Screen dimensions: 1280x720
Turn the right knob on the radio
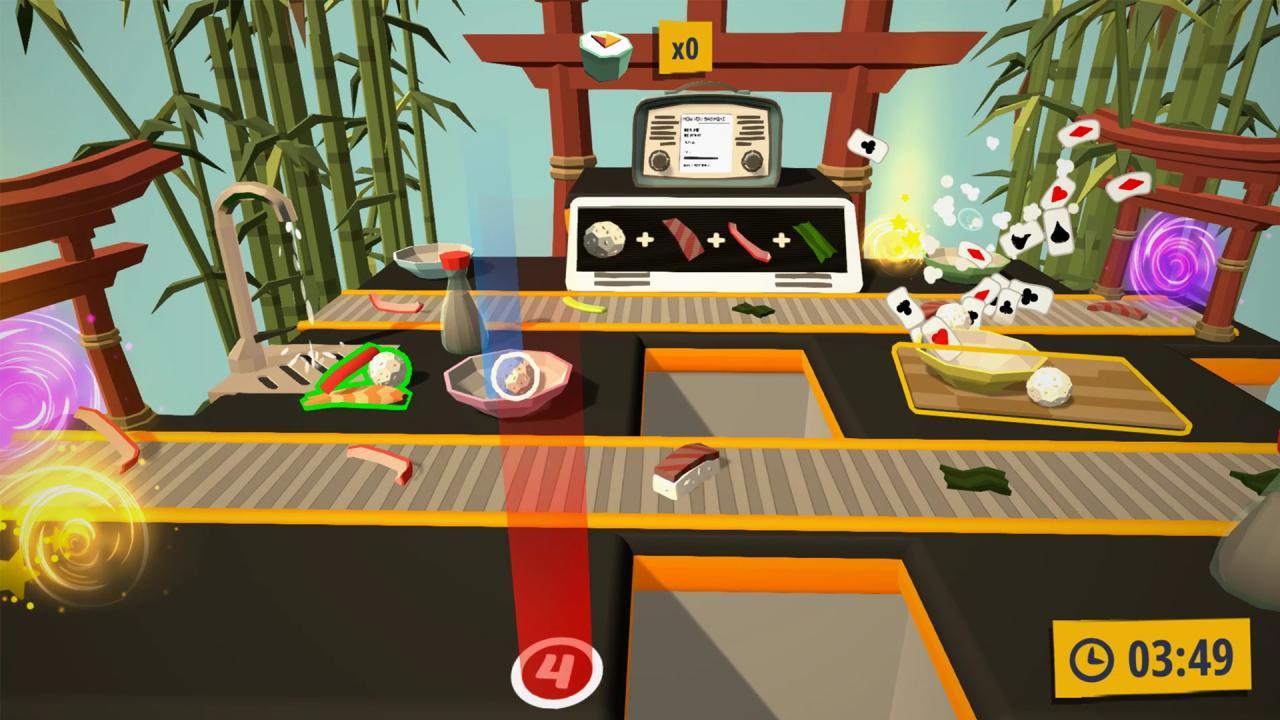752,160
